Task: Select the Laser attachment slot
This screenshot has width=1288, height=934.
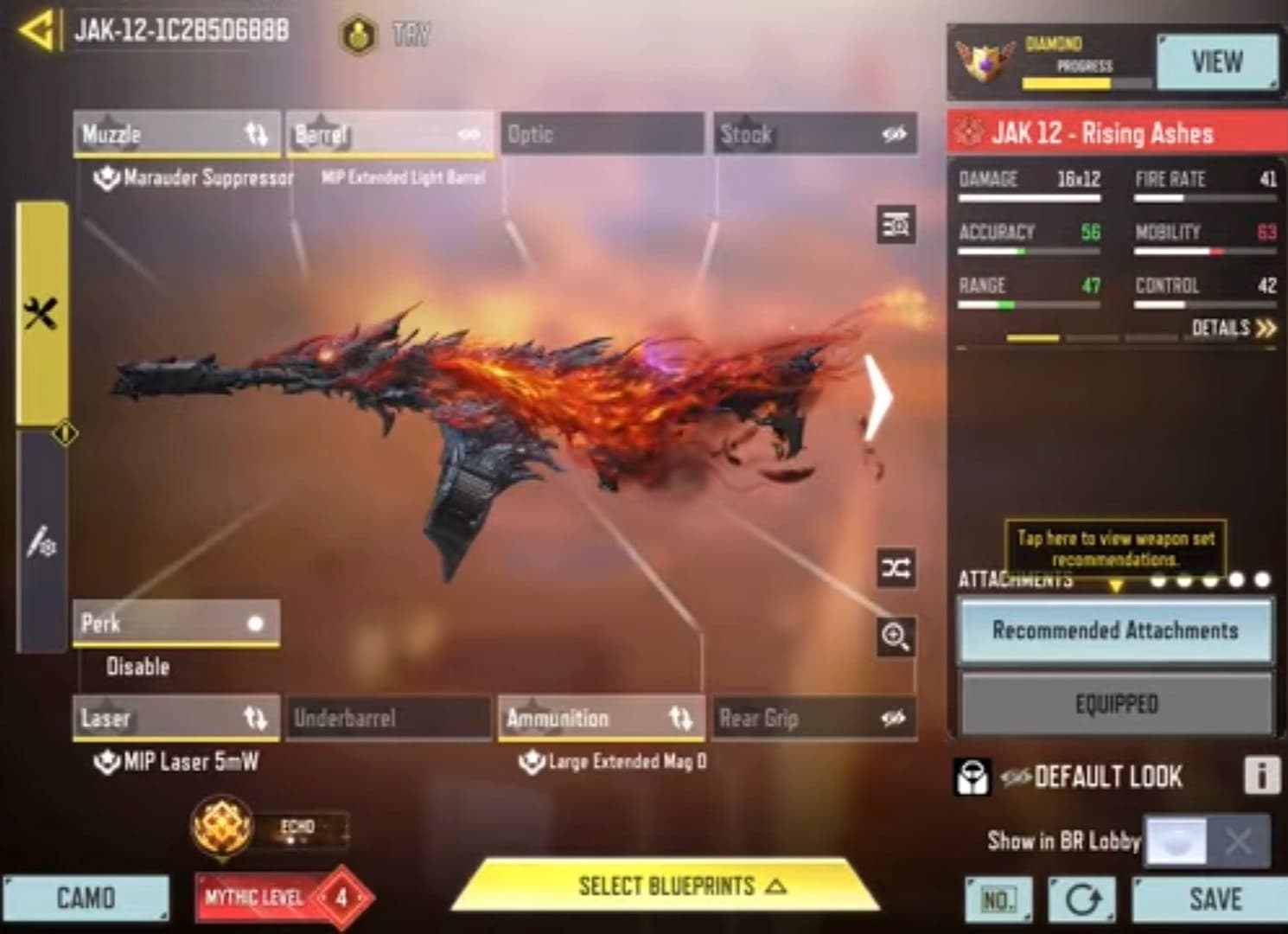Action: click(176, 718)
